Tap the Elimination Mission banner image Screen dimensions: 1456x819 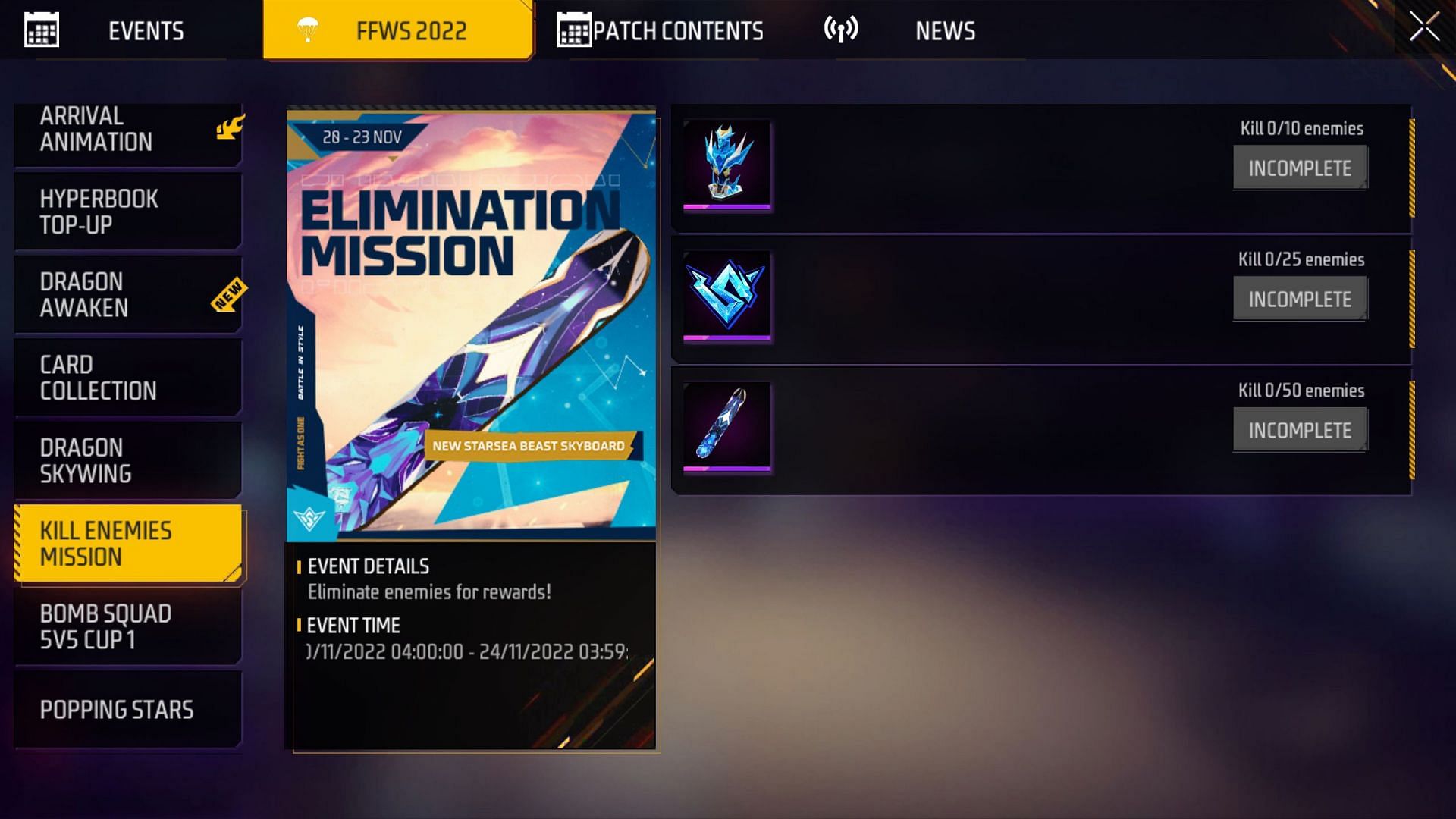[471, 324]
